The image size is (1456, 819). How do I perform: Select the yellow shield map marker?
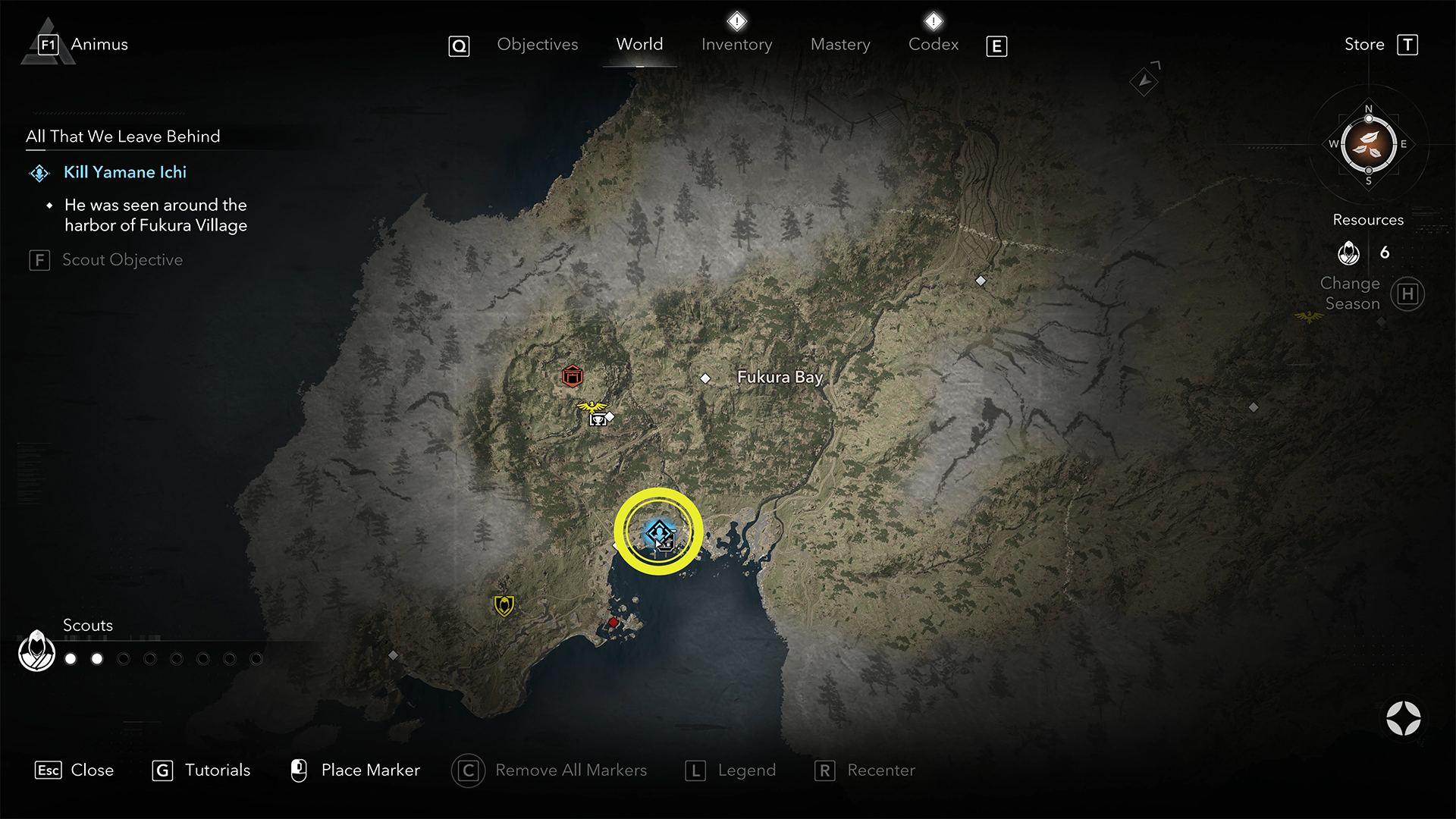click(x=504, y=605)
